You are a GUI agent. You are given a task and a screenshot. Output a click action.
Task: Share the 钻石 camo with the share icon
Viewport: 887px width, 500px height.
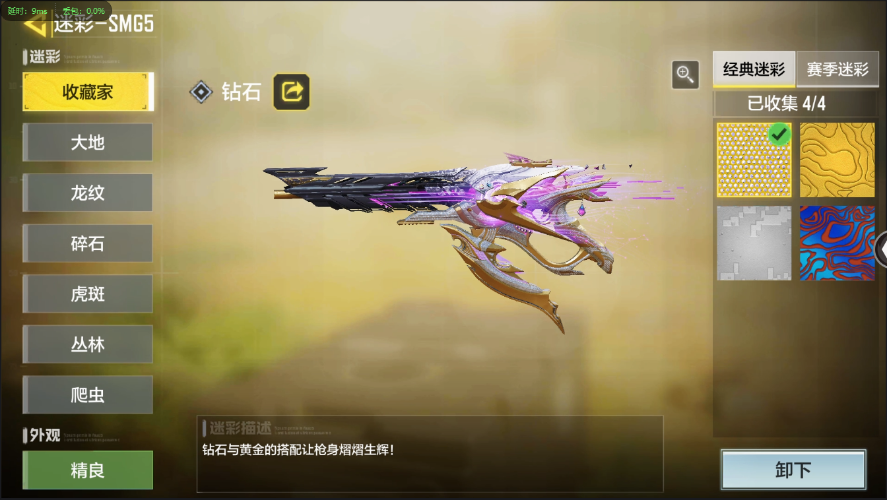pos(292,92)
